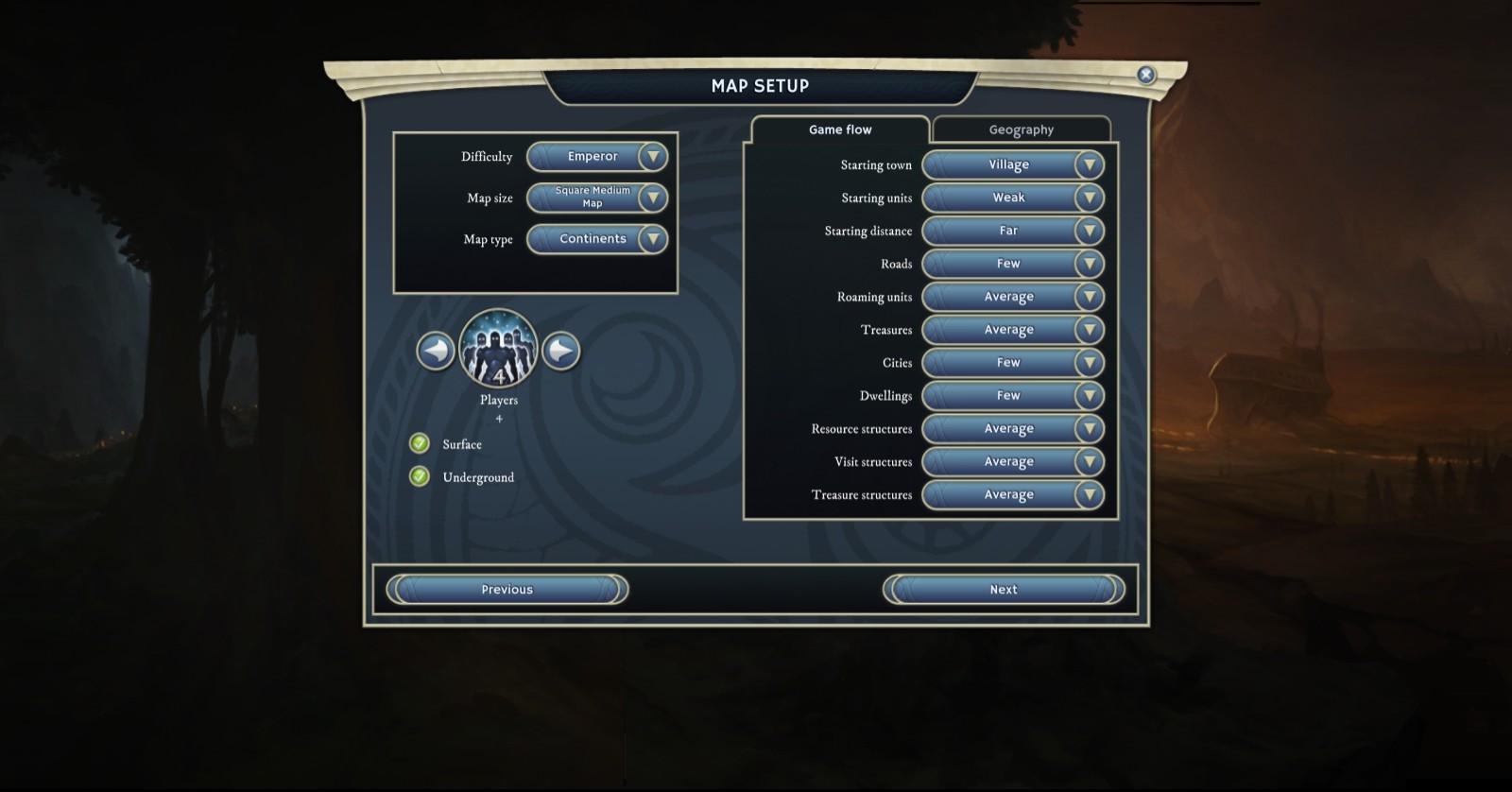Increase the number of players
The image size is (1512, 792).
pyautogui.click(x=560, y=352)
